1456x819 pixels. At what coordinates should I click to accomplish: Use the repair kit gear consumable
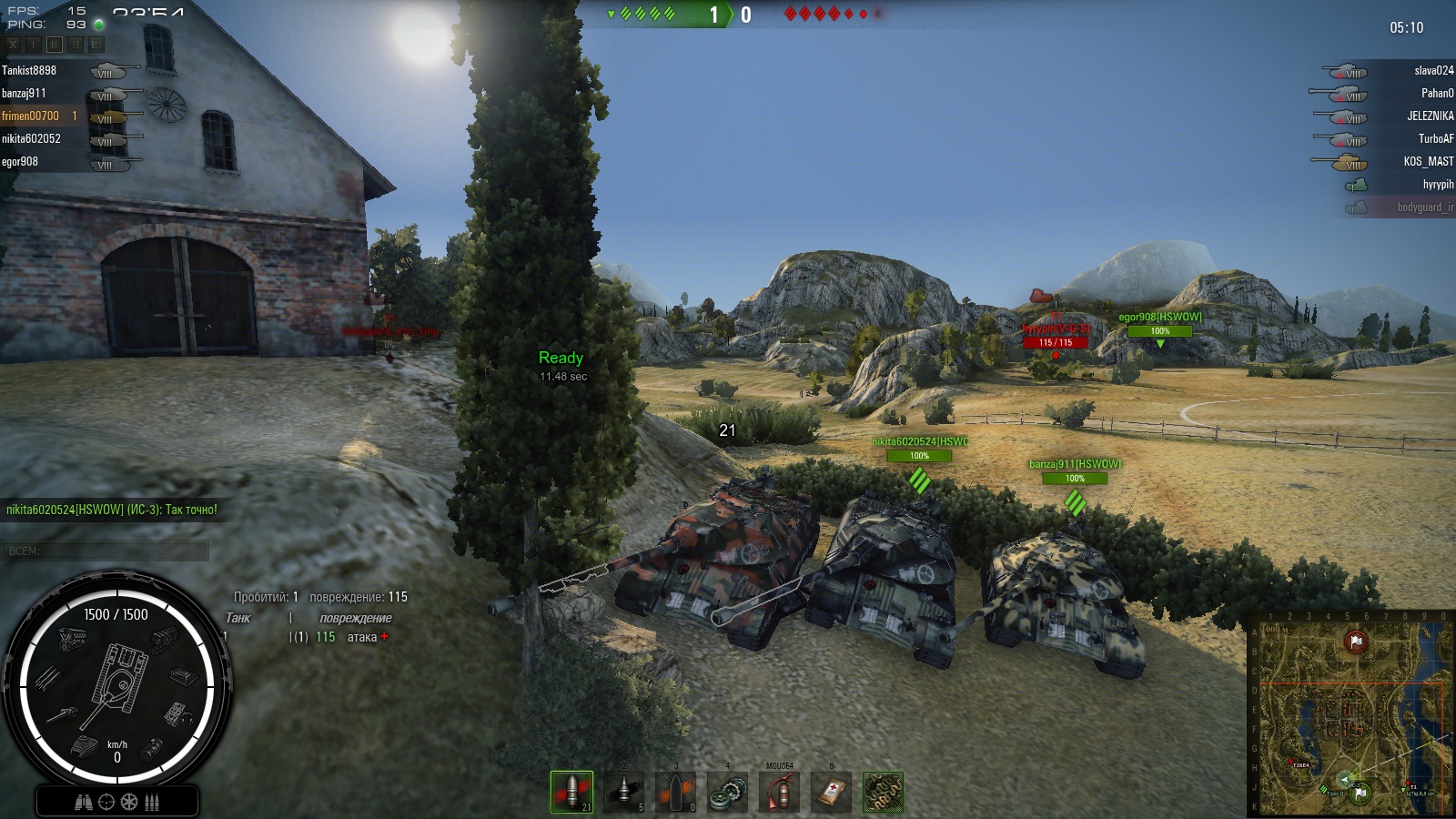point(728,792)
